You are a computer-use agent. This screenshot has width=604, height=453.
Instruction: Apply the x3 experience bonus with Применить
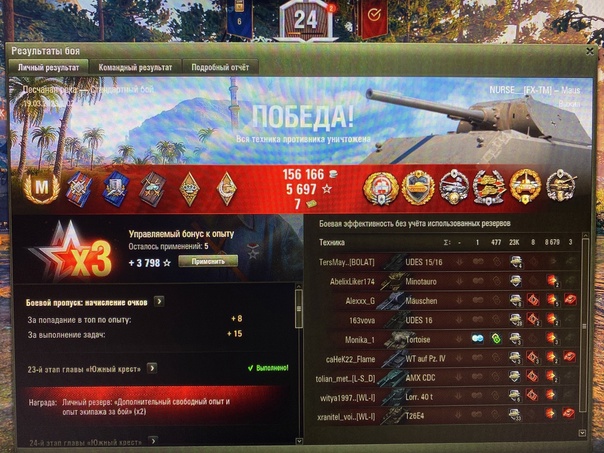pyautogui.click(x=208, y=260)
